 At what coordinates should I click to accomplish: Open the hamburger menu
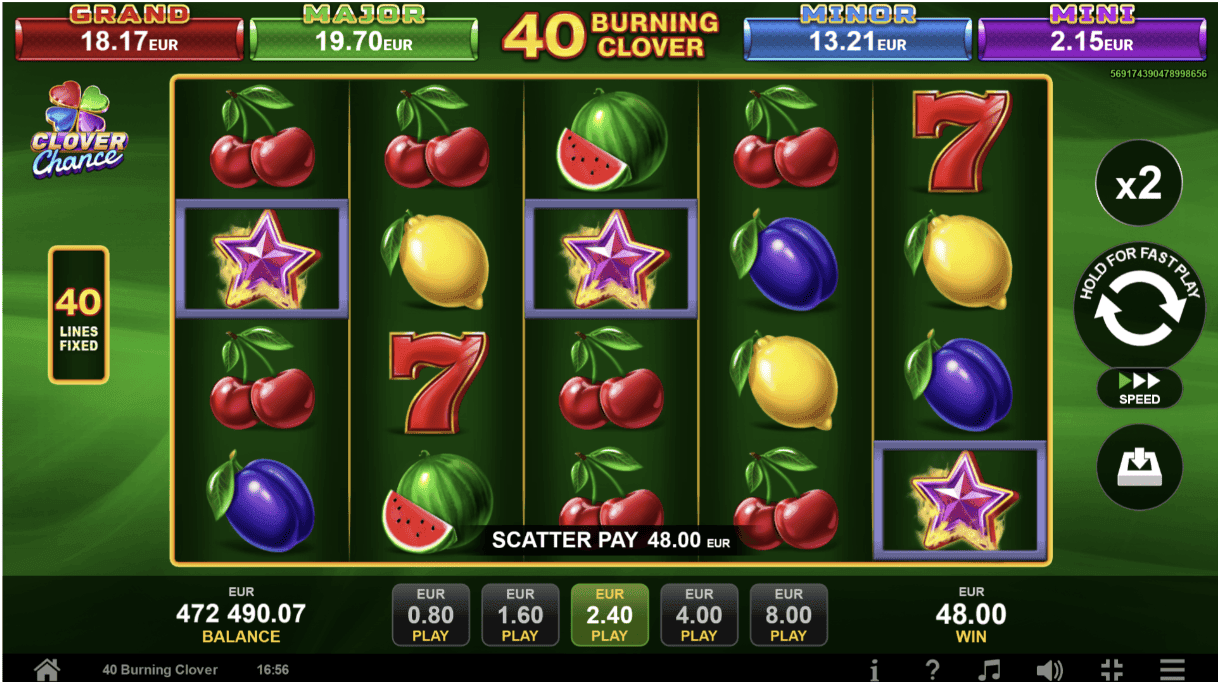(1172, 669)
